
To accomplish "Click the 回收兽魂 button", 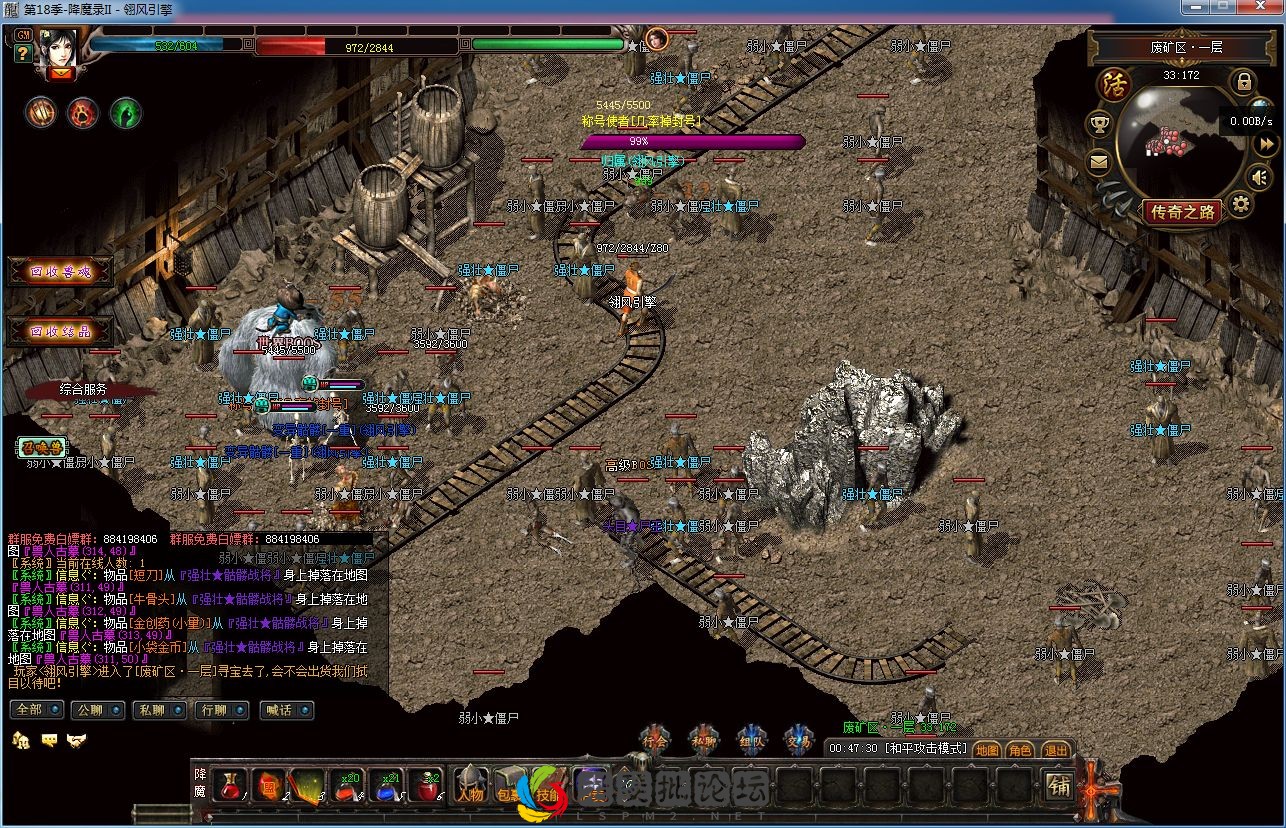I will pyautogui.click(x=60, y=272).
